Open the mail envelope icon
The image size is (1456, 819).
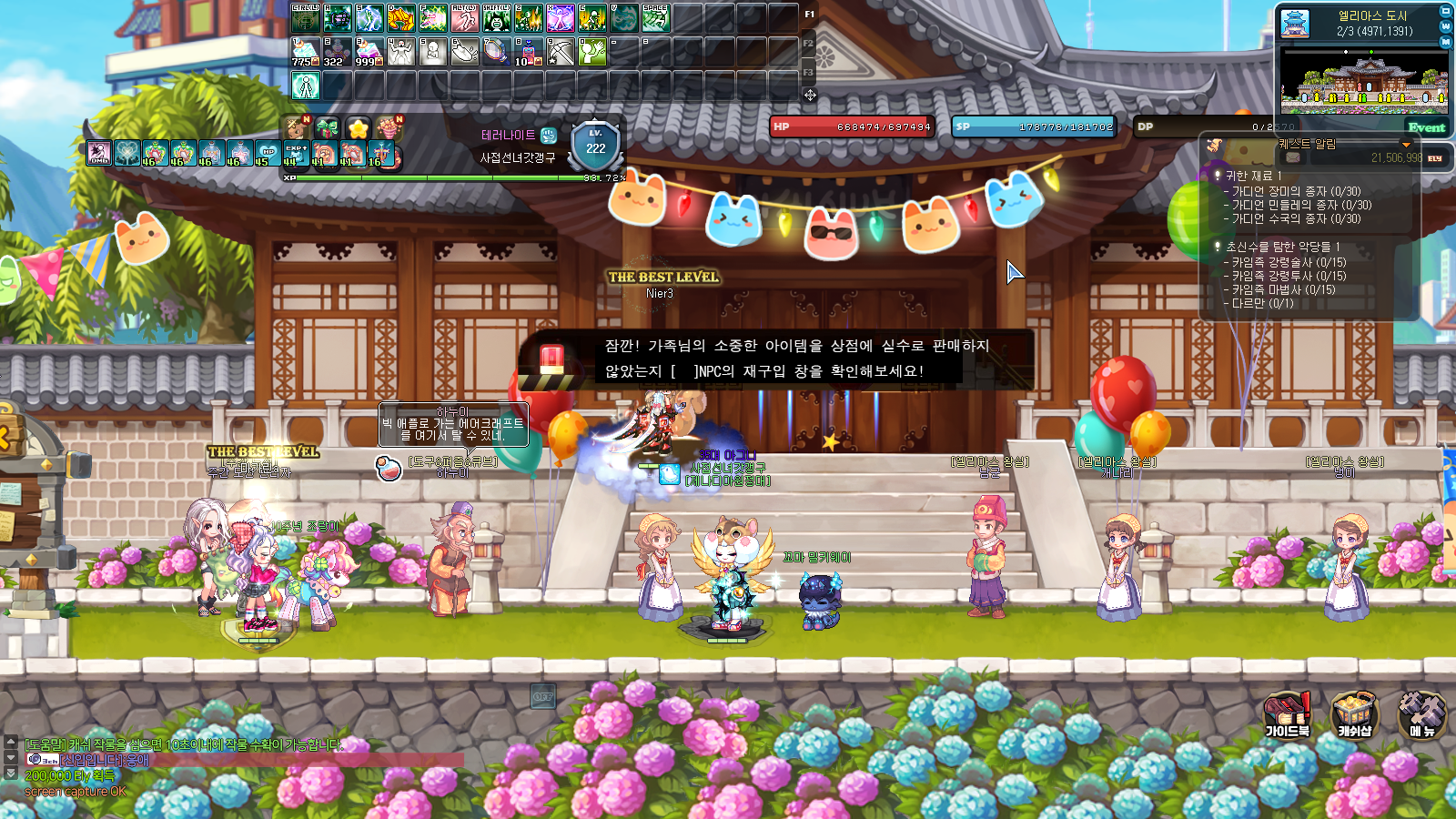pyautogui.click(x=1293, y=157)
